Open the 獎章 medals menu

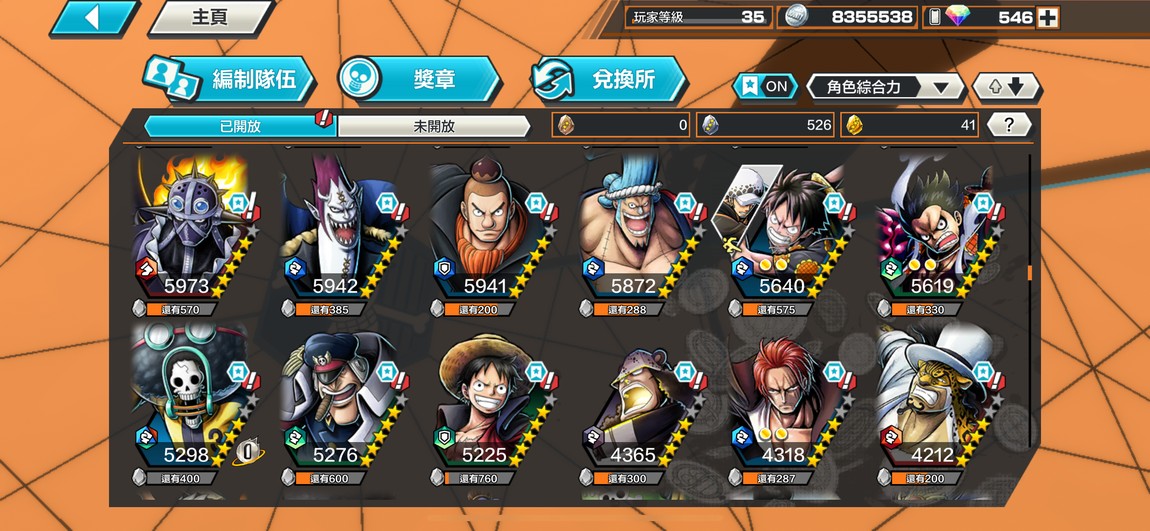pyautogui.click(x=418, y=79)
